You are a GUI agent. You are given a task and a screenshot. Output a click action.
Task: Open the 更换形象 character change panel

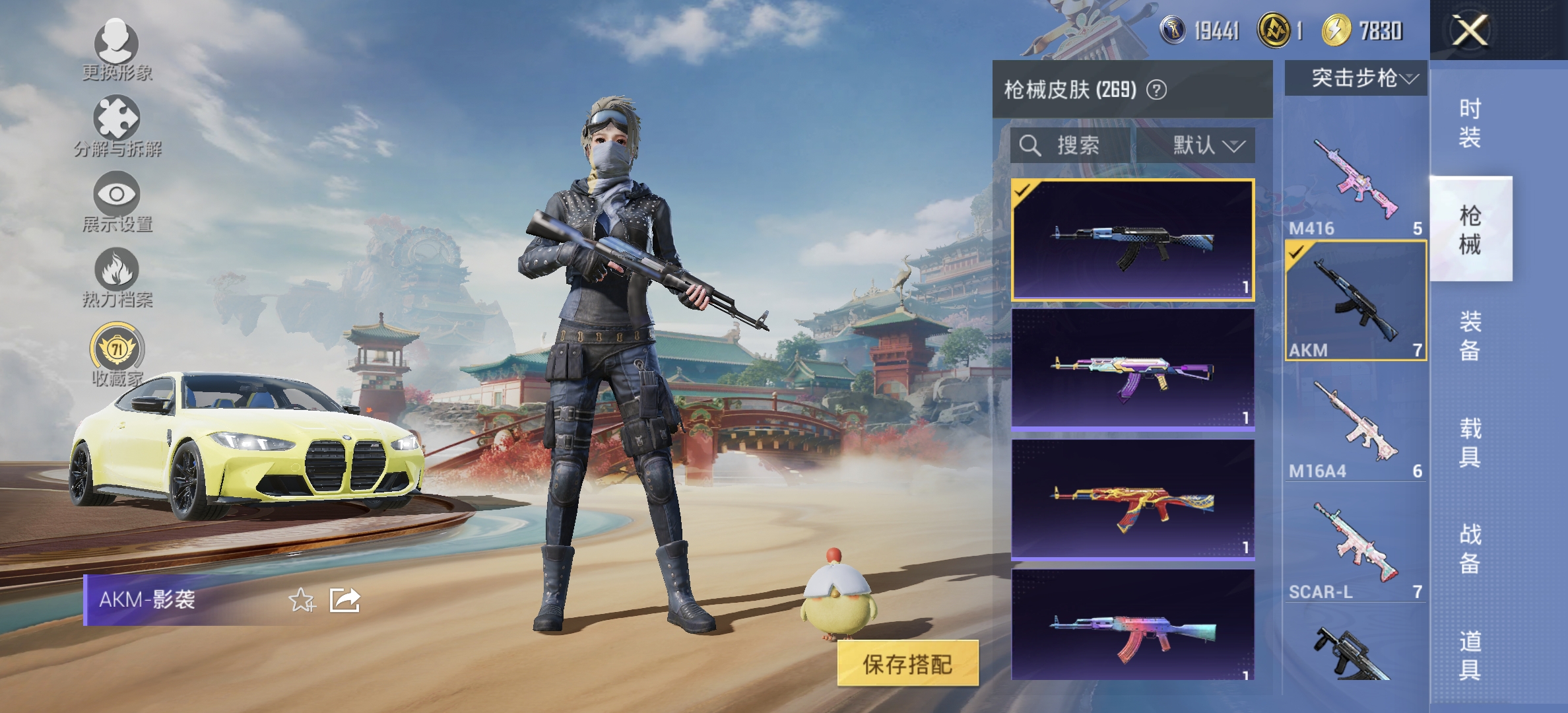(115, 53)
